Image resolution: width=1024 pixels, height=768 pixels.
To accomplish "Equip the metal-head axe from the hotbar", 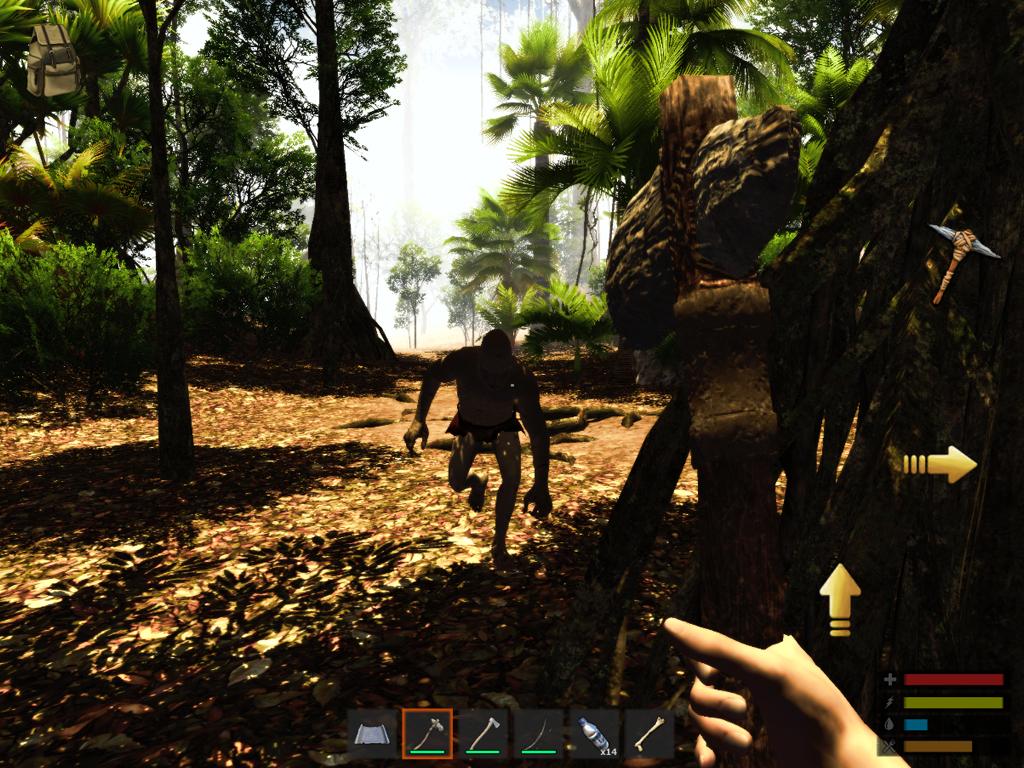I will (x=483, y=735).
